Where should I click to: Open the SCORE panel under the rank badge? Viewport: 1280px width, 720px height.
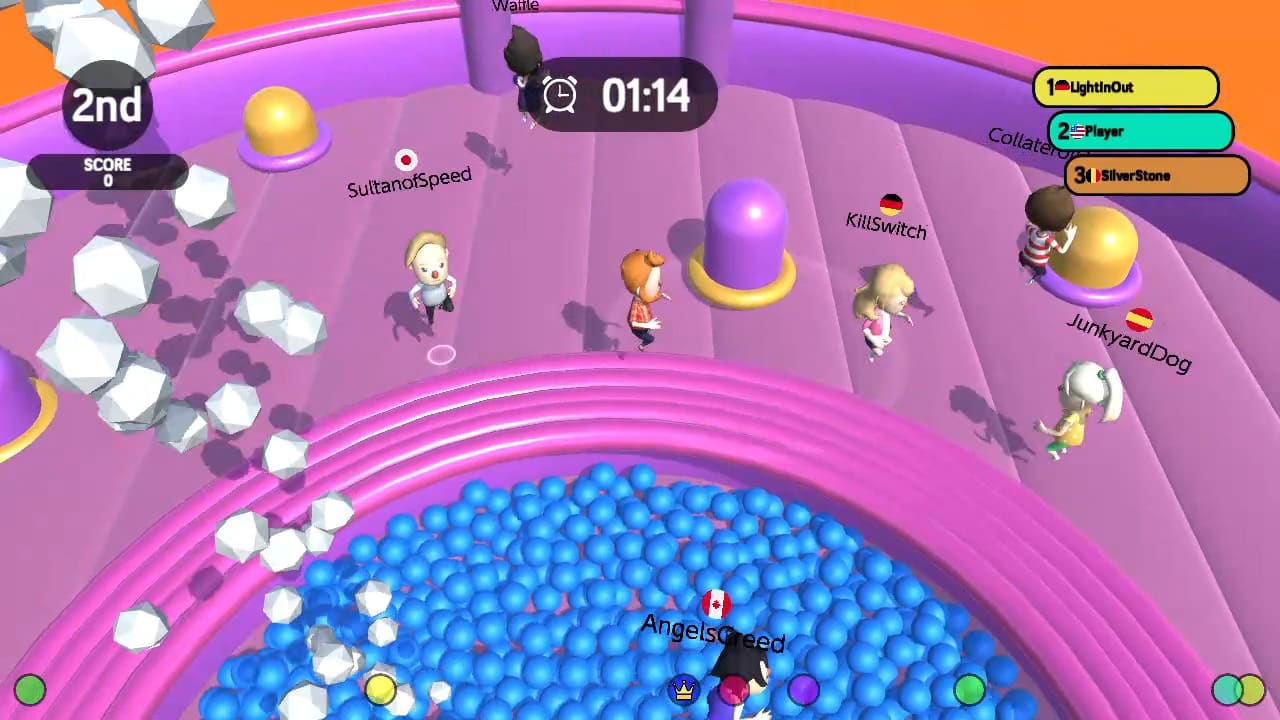[x=108, y=170]
